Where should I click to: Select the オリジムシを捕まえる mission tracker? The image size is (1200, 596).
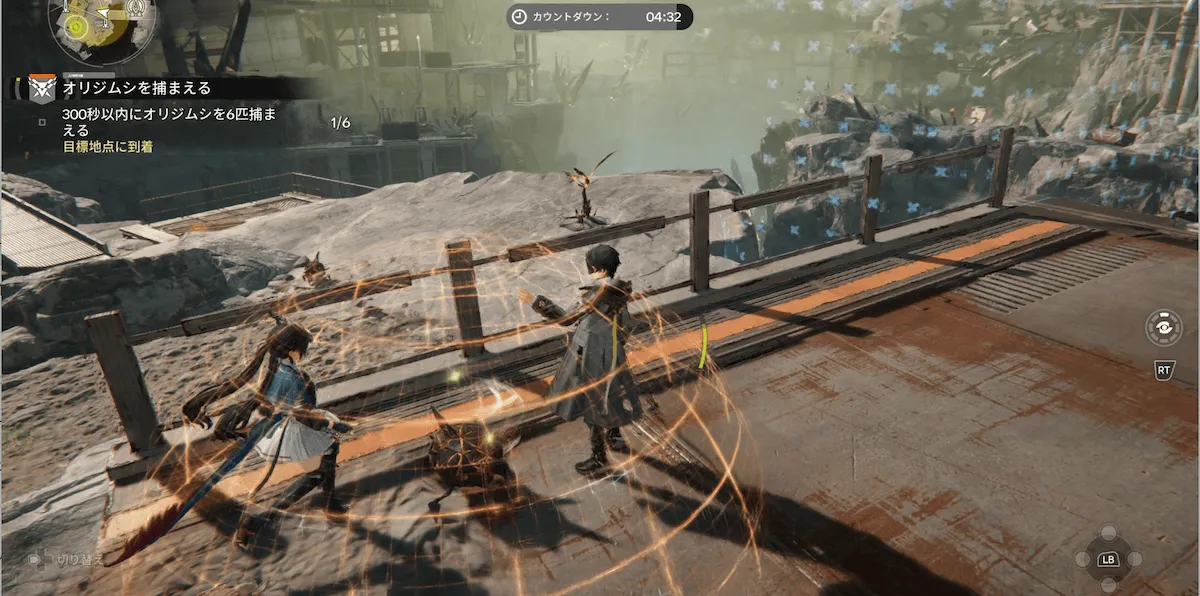point(134,88)
